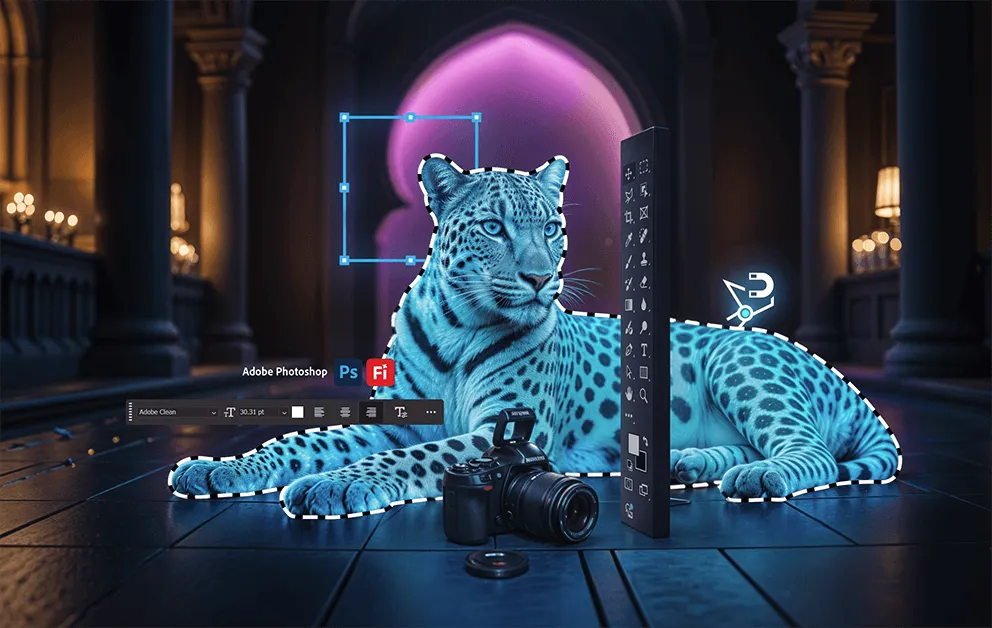Activate the Crop tool

tap(629, 216)
